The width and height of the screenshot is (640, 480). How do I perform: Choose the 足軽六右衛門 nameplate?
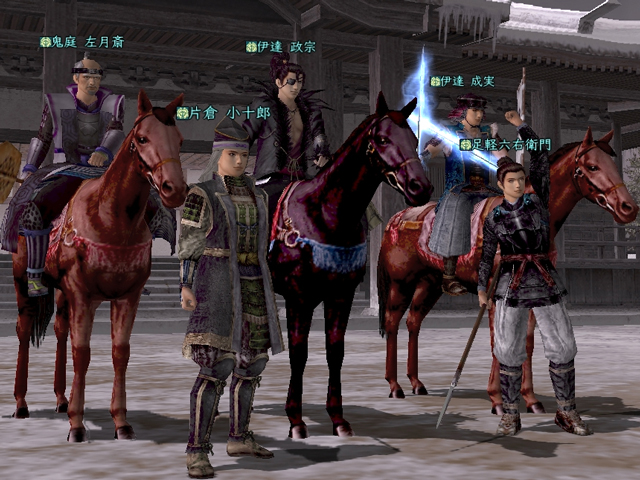point(504,145)
